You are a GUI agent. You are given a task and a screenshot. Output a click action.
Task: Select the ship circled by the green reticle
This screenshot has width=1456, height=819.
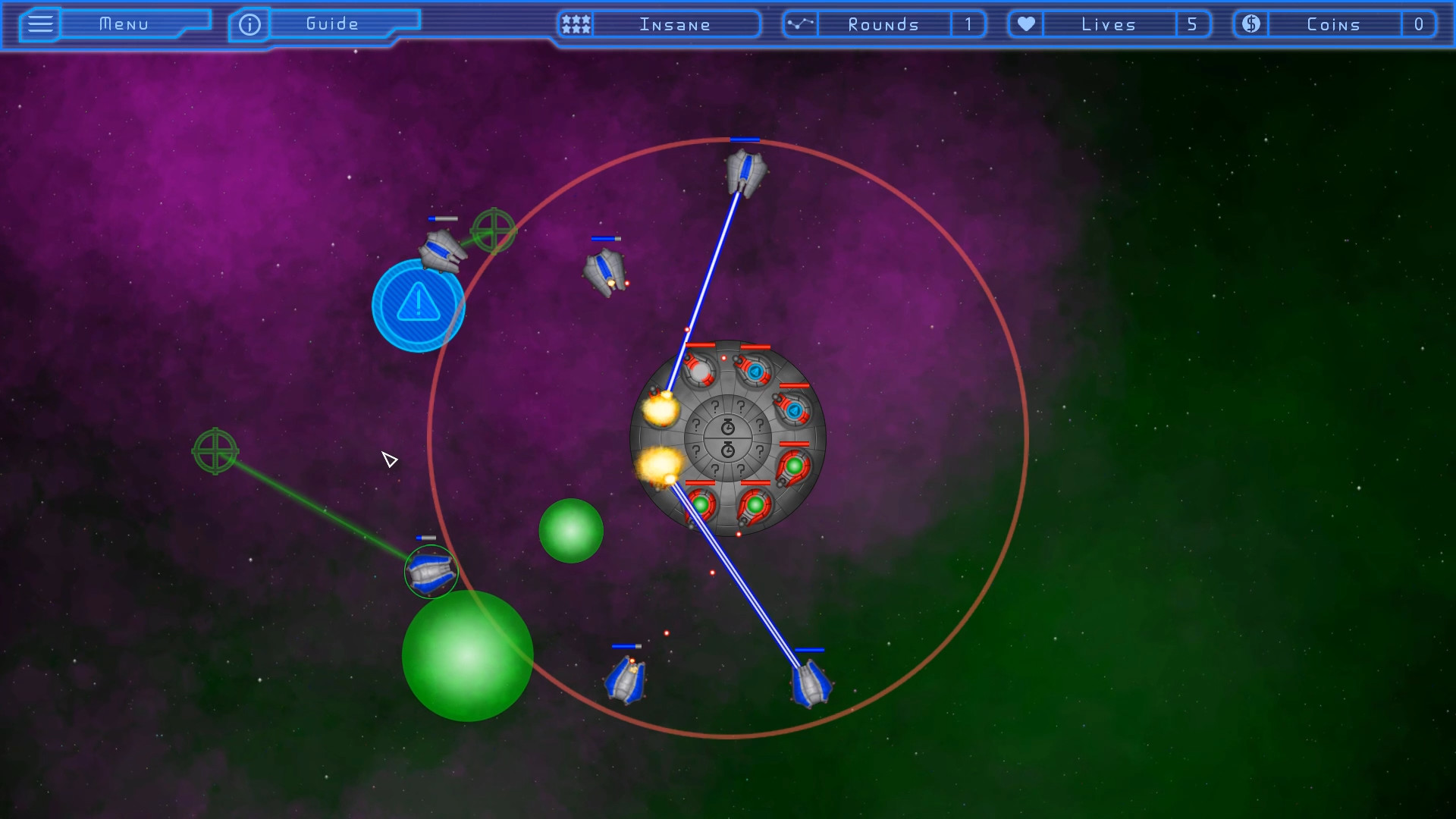(430, 570)
